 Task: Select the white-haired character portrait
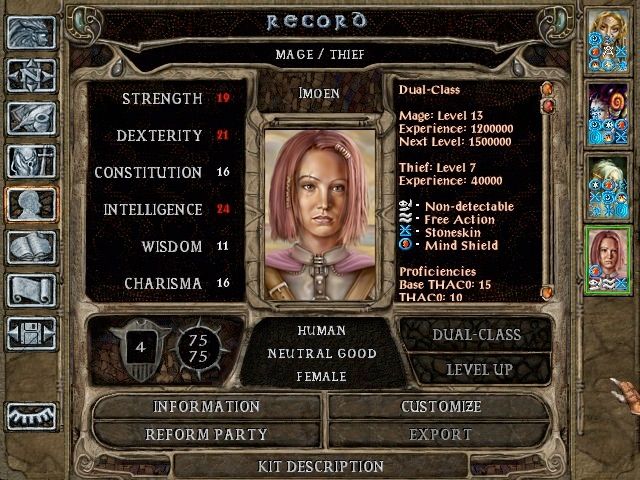point(606,185)
